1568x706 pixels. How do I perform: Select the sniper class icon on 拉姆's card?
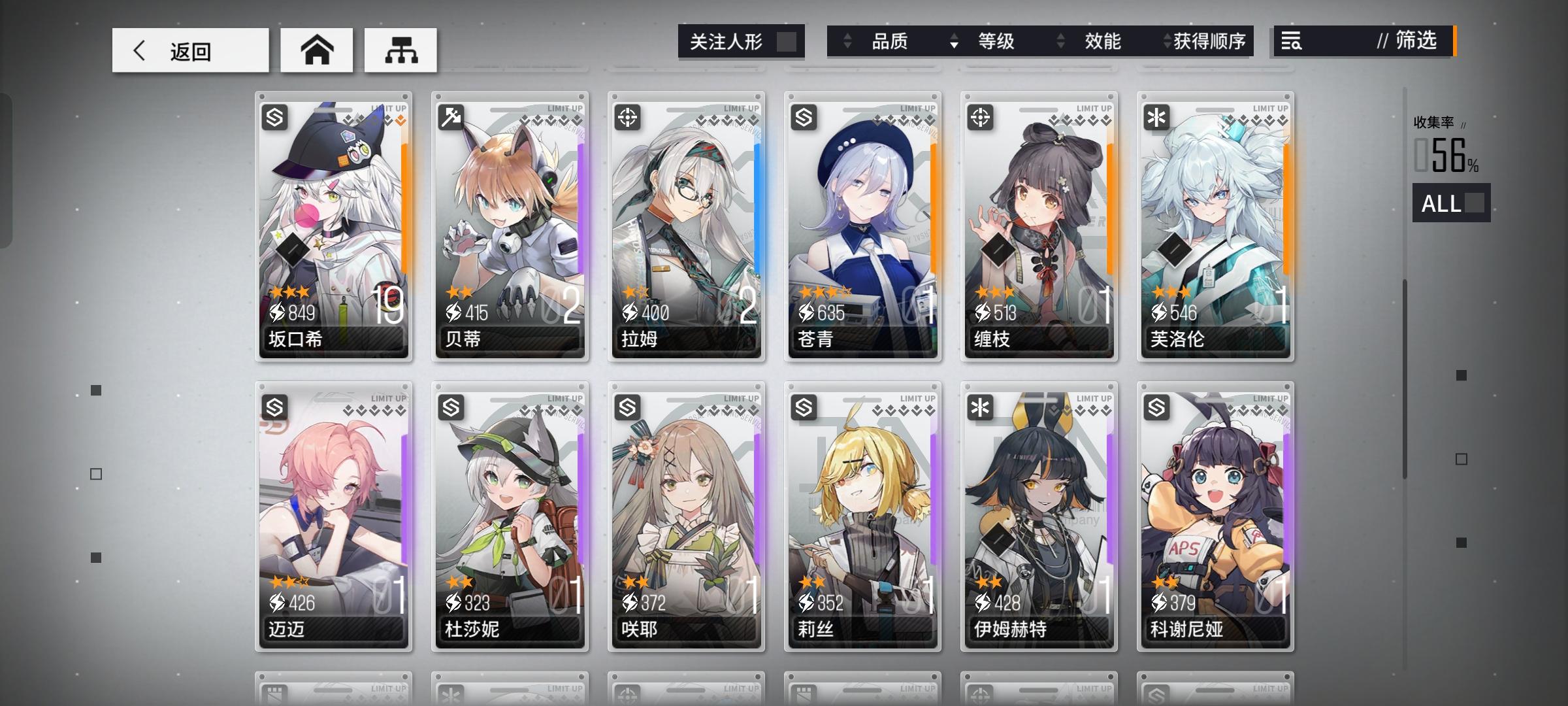(626, 118)
